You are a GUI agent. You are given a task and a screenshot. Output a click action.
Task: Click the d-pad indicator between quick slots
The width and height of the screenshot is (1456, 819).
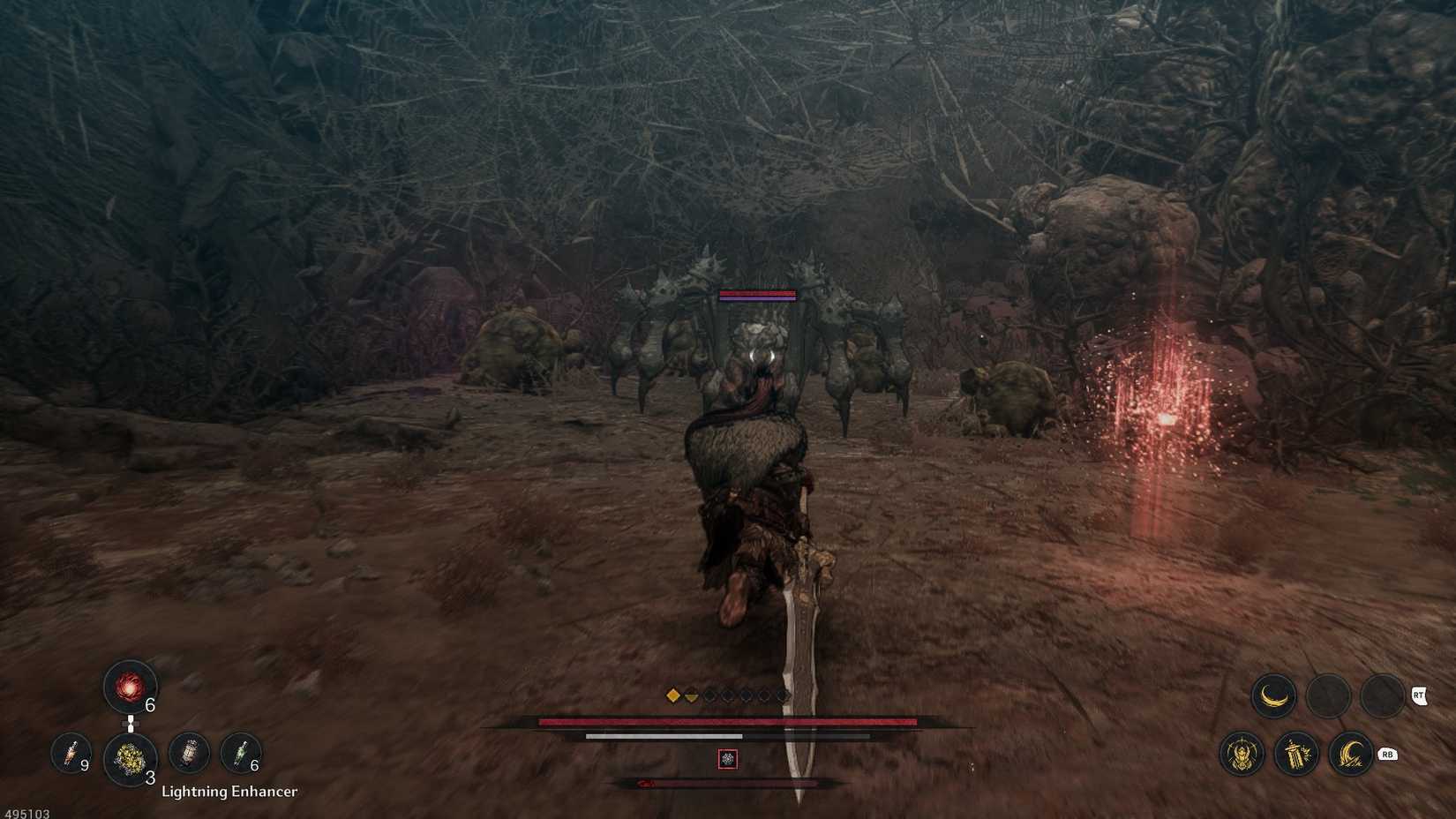pos(131,724)
